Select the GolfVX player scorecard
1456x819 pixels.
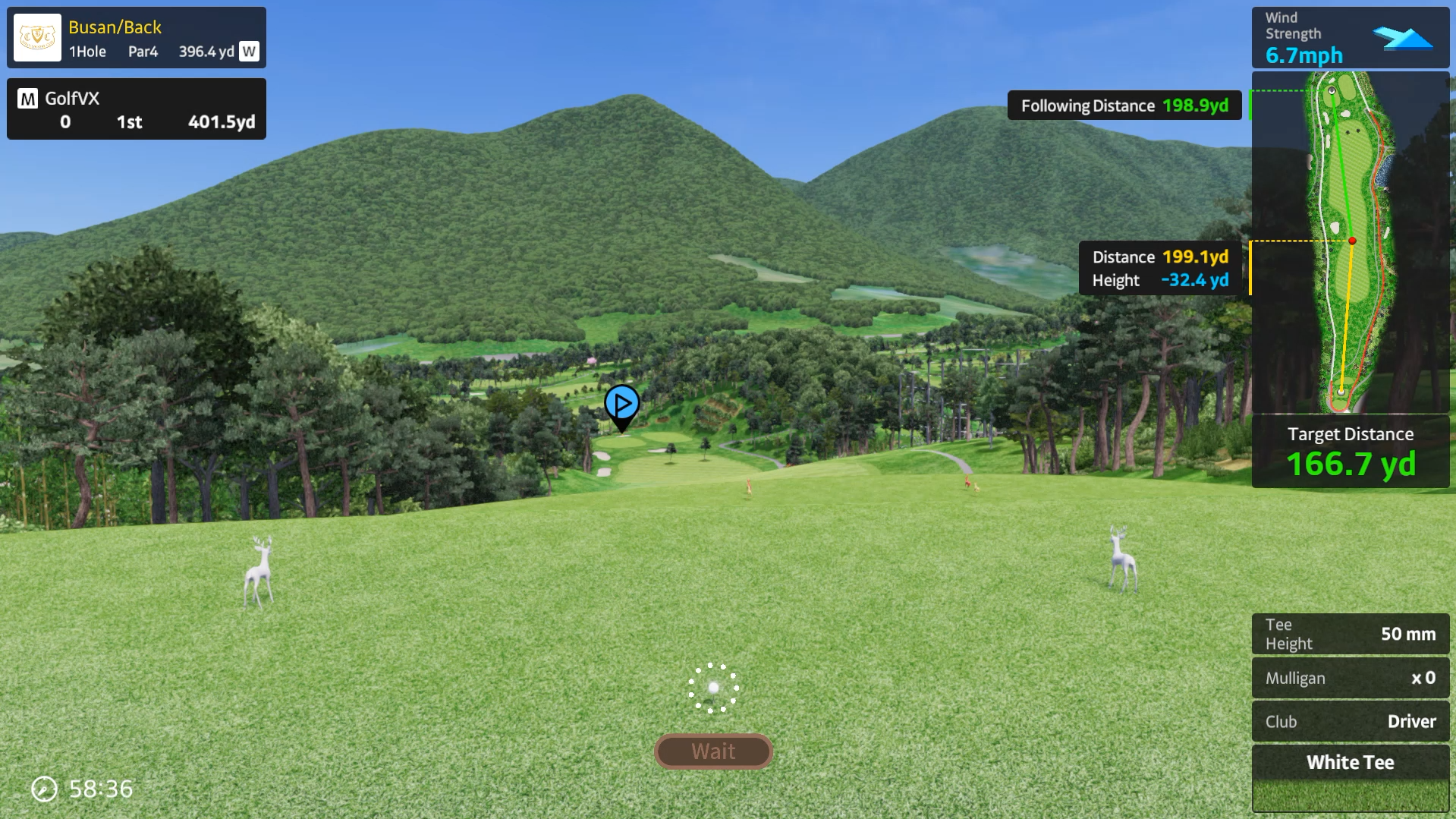(137, 109)
